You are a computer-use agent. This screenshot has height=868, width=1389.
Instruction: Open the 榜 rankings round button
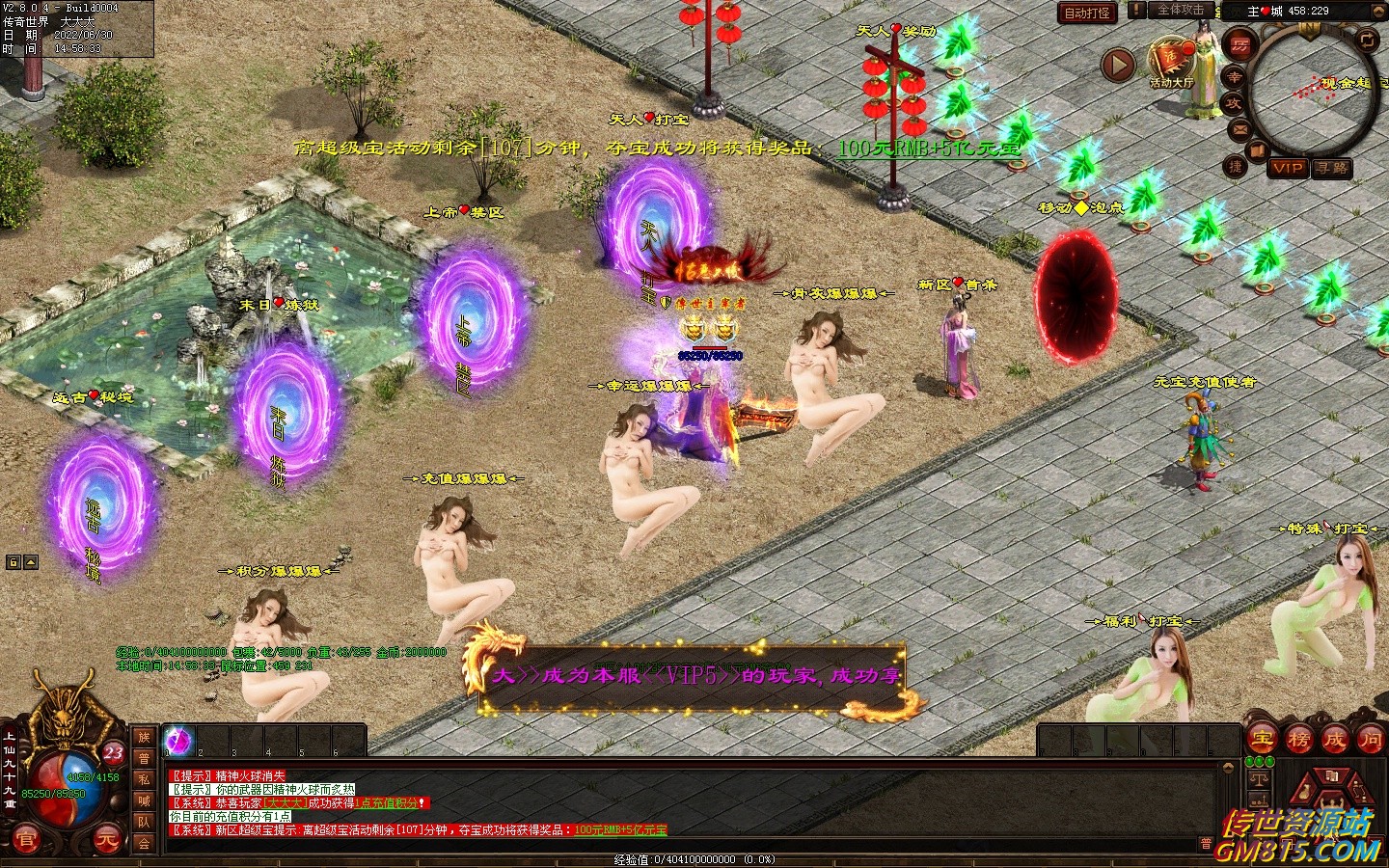tap(1298, 740)
